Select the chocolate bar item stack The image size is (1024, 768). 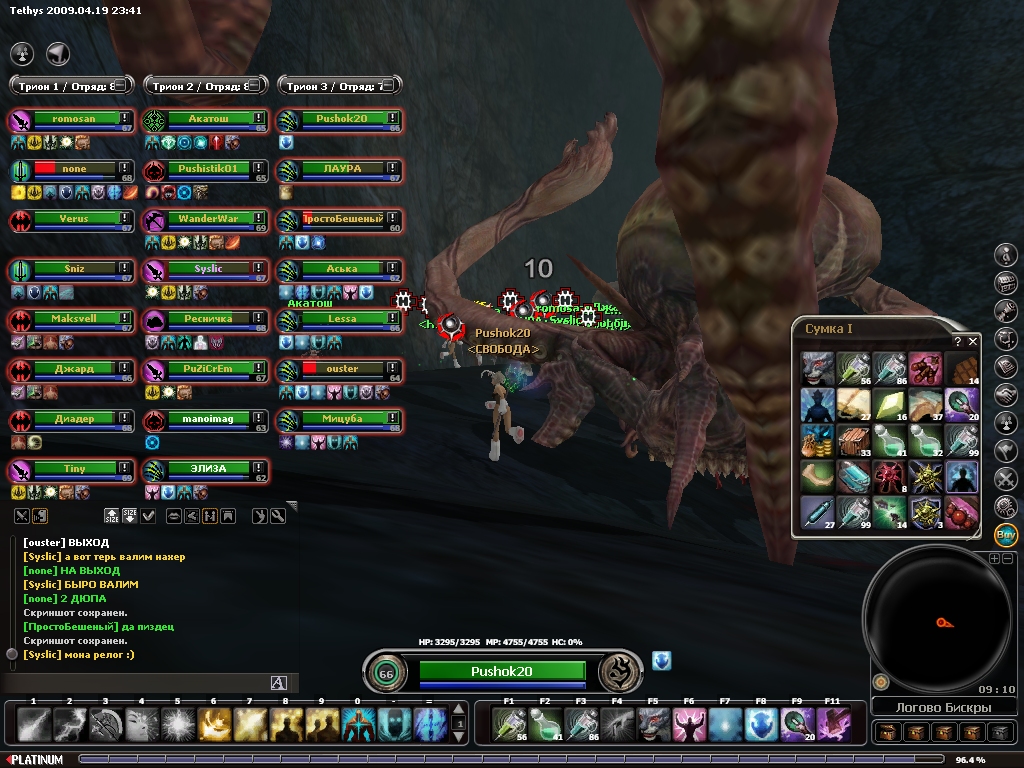tap(961, 368)
